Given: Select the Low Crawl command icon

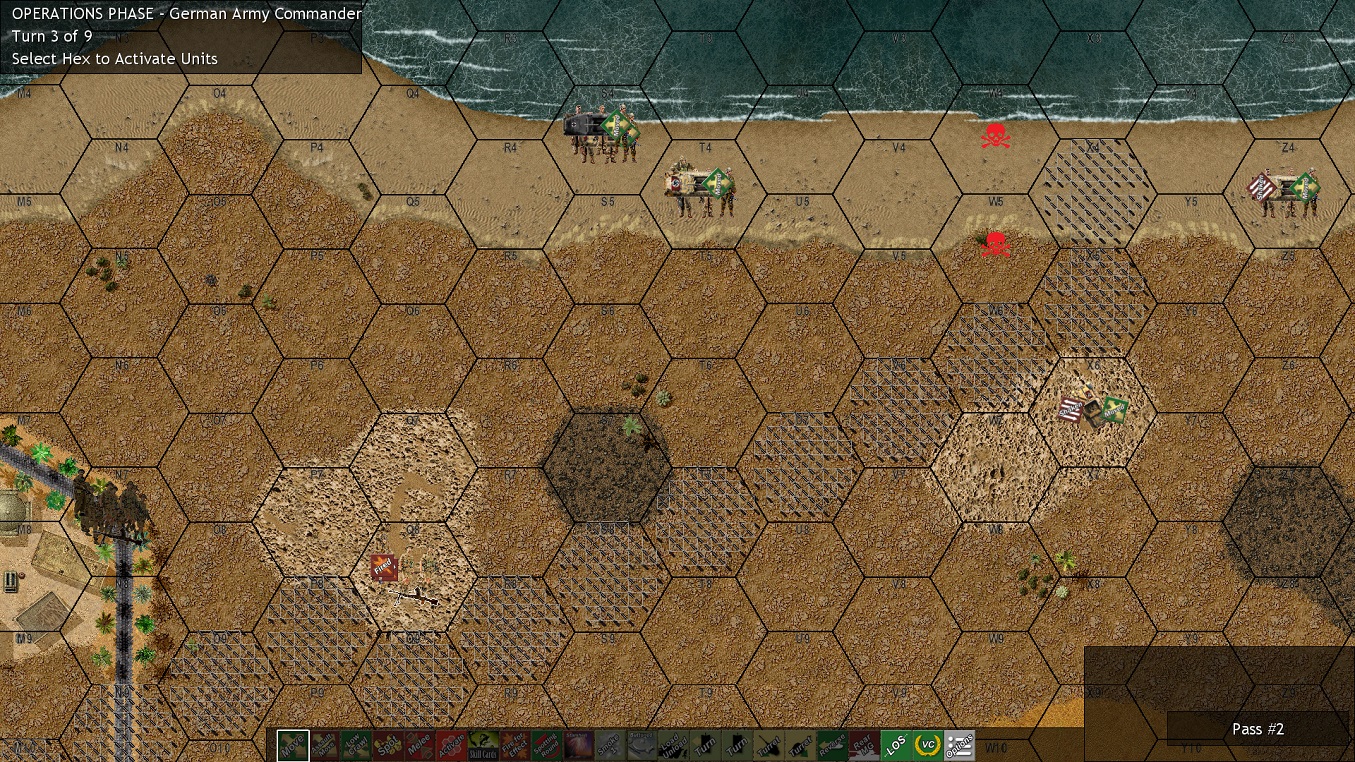Looking at the screenshot, I should tap(355, 745).
